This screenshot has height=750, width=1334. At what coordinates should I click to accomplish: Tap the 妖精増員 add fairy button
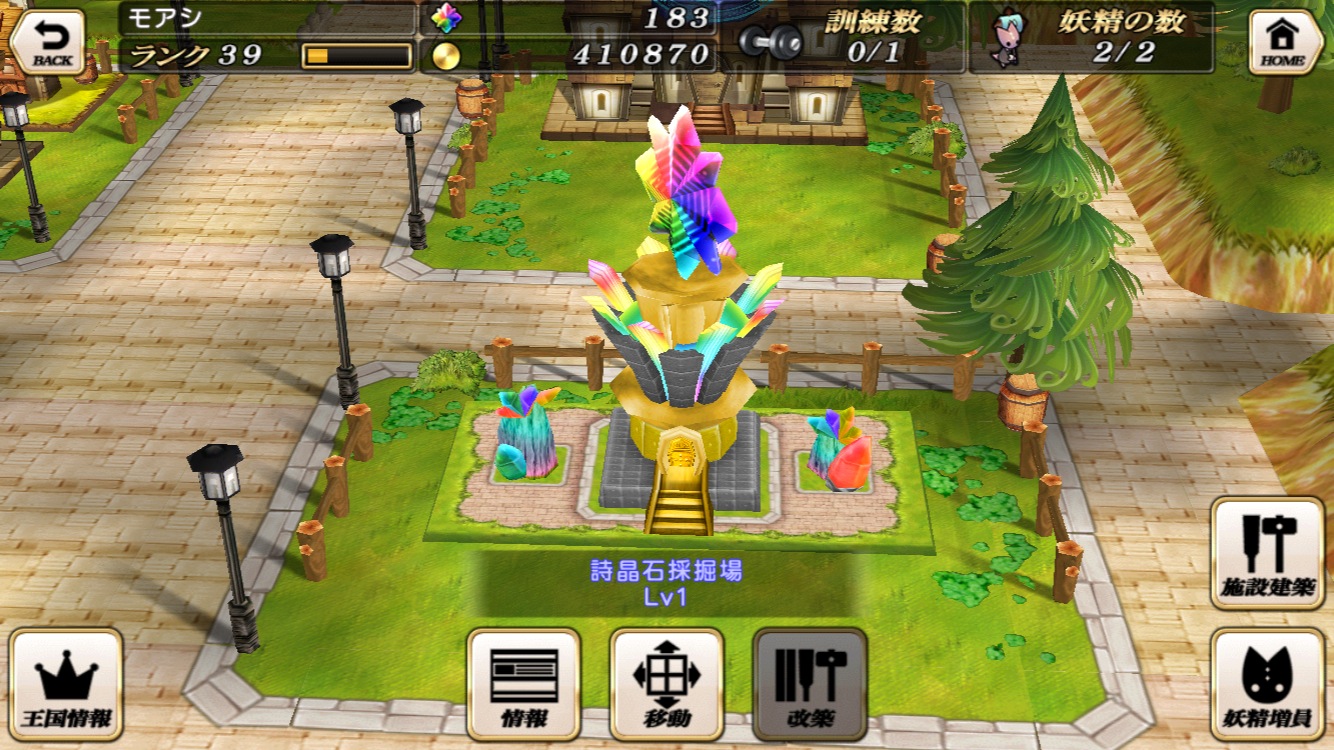1267,684
